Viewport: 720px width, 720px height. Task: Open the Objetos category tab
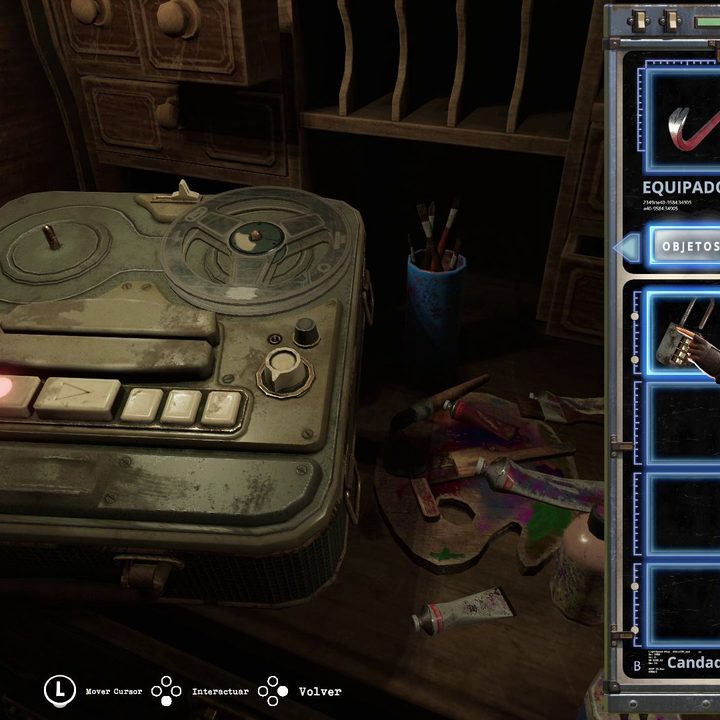[686, 245]
